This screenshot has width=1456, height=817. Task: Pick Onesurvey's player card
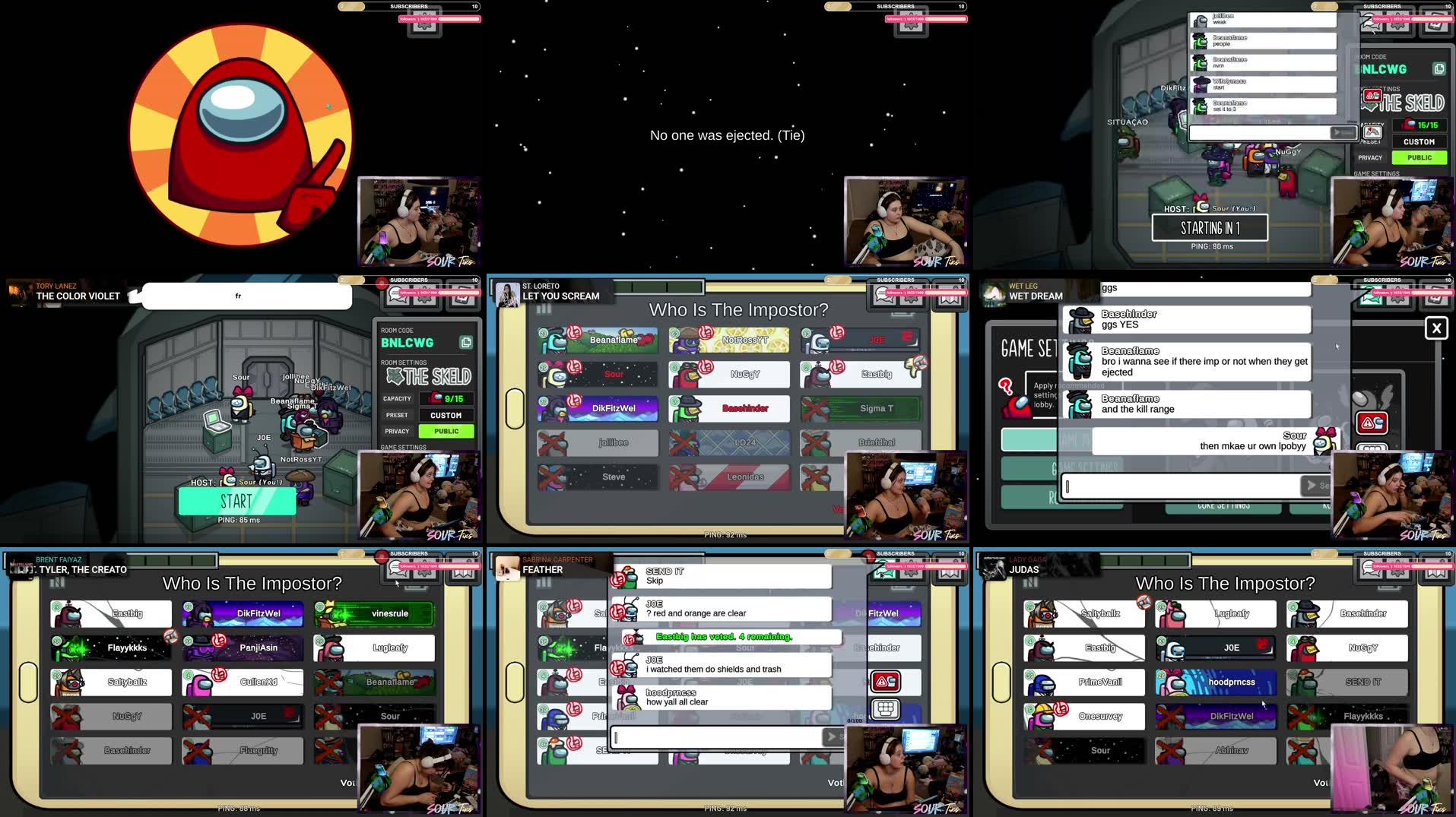(1084, 717)
